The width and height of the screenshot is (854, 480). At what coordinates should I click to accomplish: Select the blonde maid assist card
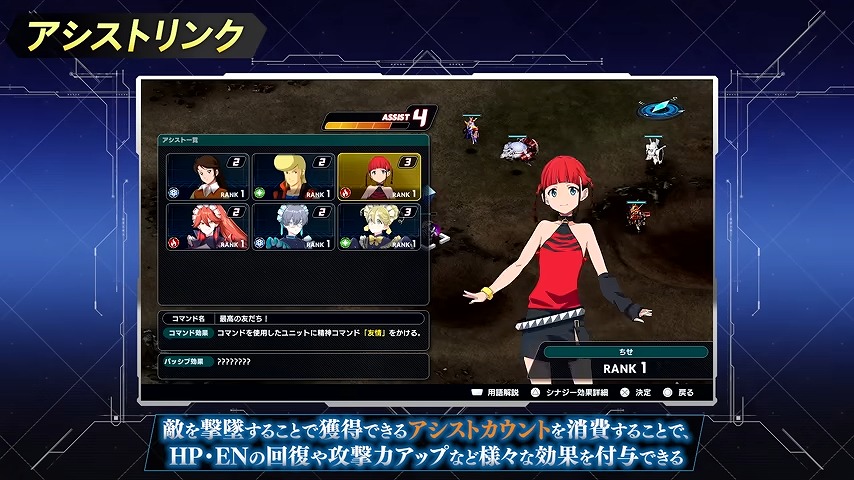tap(378, 227)
